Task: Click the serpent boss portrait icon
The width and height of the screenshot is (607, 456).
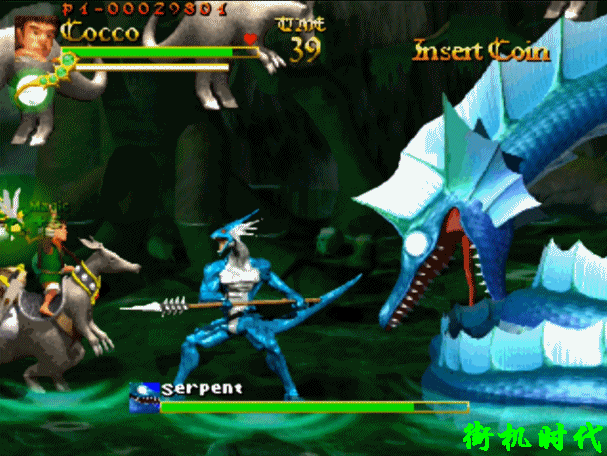Action: pos(144,398)
